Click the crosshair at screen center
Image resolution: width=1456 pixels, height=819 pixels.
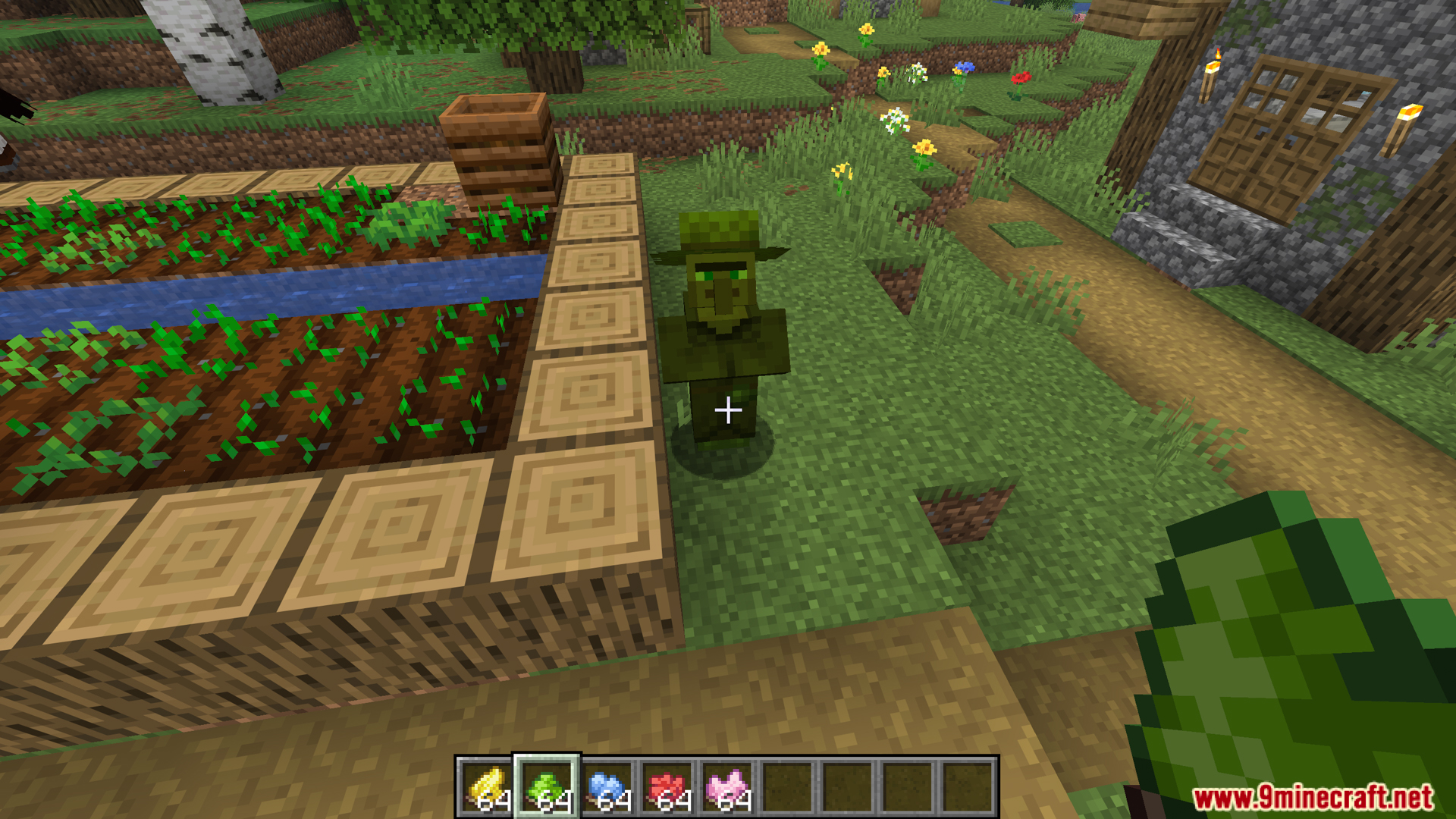click(728, 409)
